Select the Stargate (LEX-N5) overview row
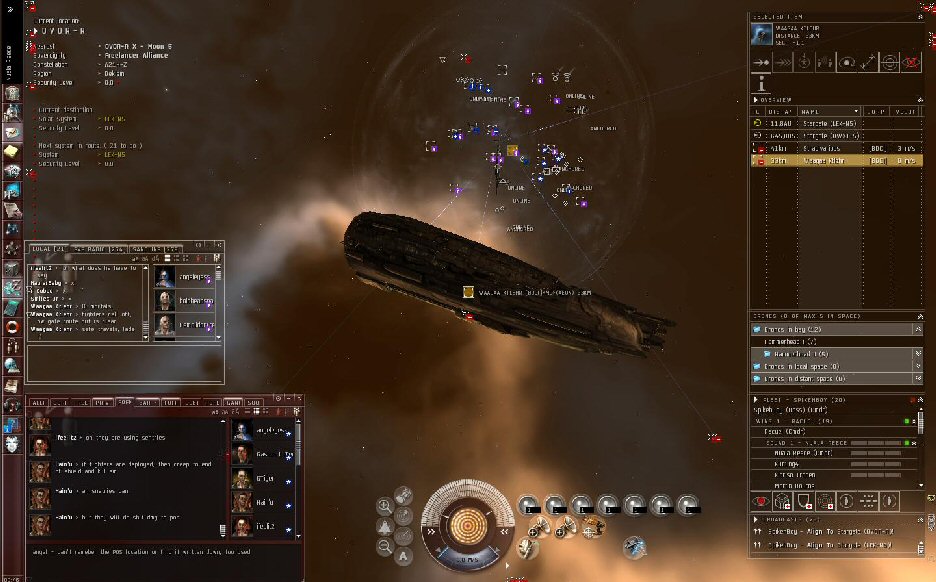 tap(820, 123)
